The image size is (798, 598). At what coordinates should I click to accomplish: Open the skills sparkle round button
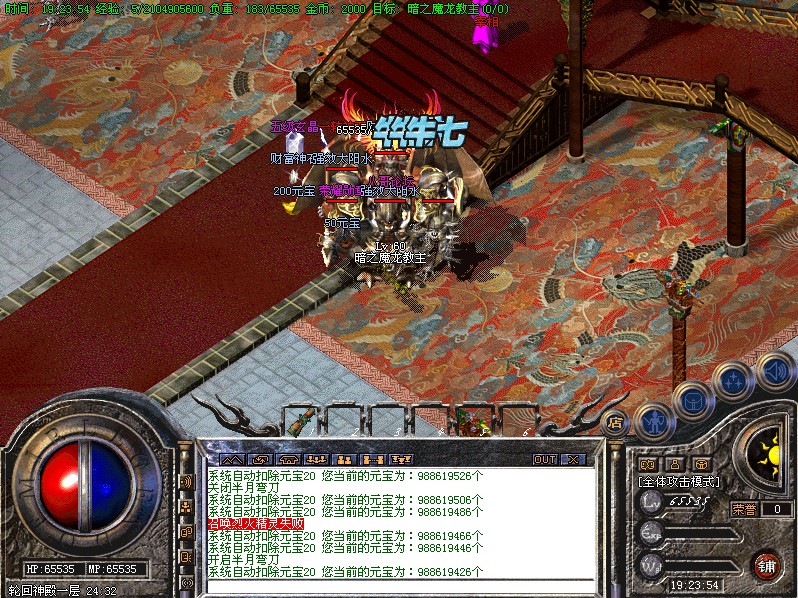pyautogui.click(x=734, y=380)
